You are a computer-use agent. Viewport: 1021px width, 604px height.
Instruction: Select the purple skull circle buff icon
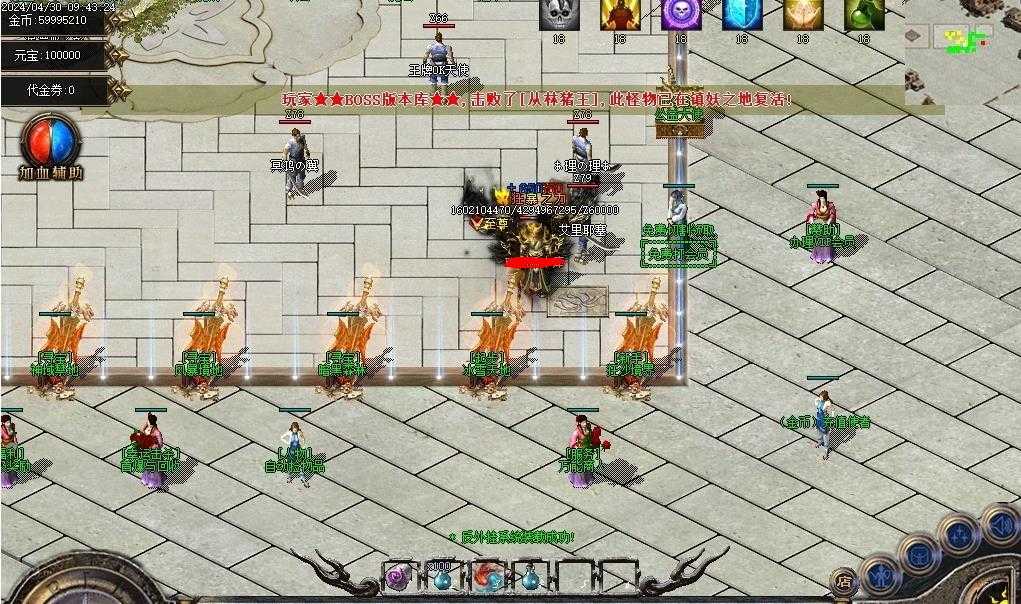coord(680,14)
